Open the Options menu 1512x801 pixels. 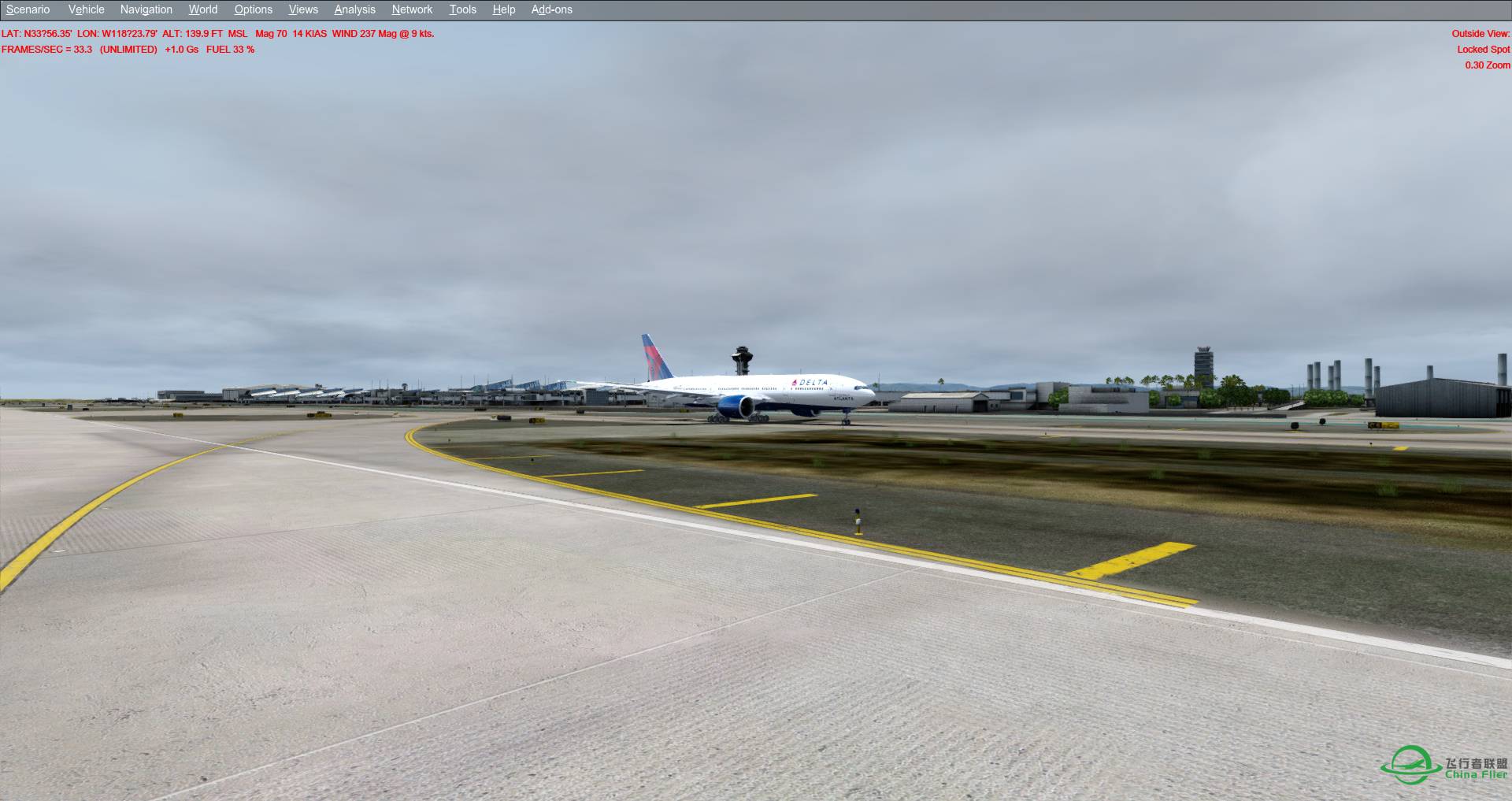click(x=253, y=9)
